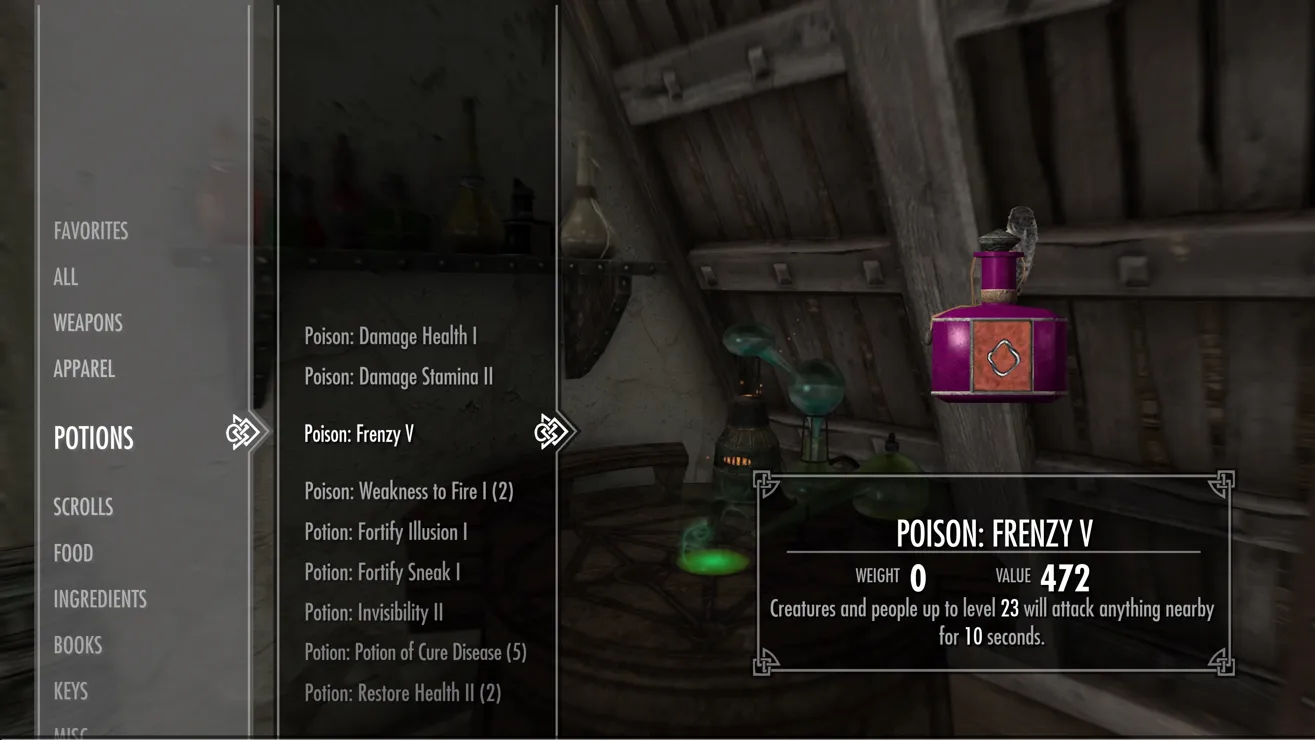The width and height of the screenshot is (1315, 740).
Task: Select Poison: Weakness to Fire I
Action: [409, 491]
